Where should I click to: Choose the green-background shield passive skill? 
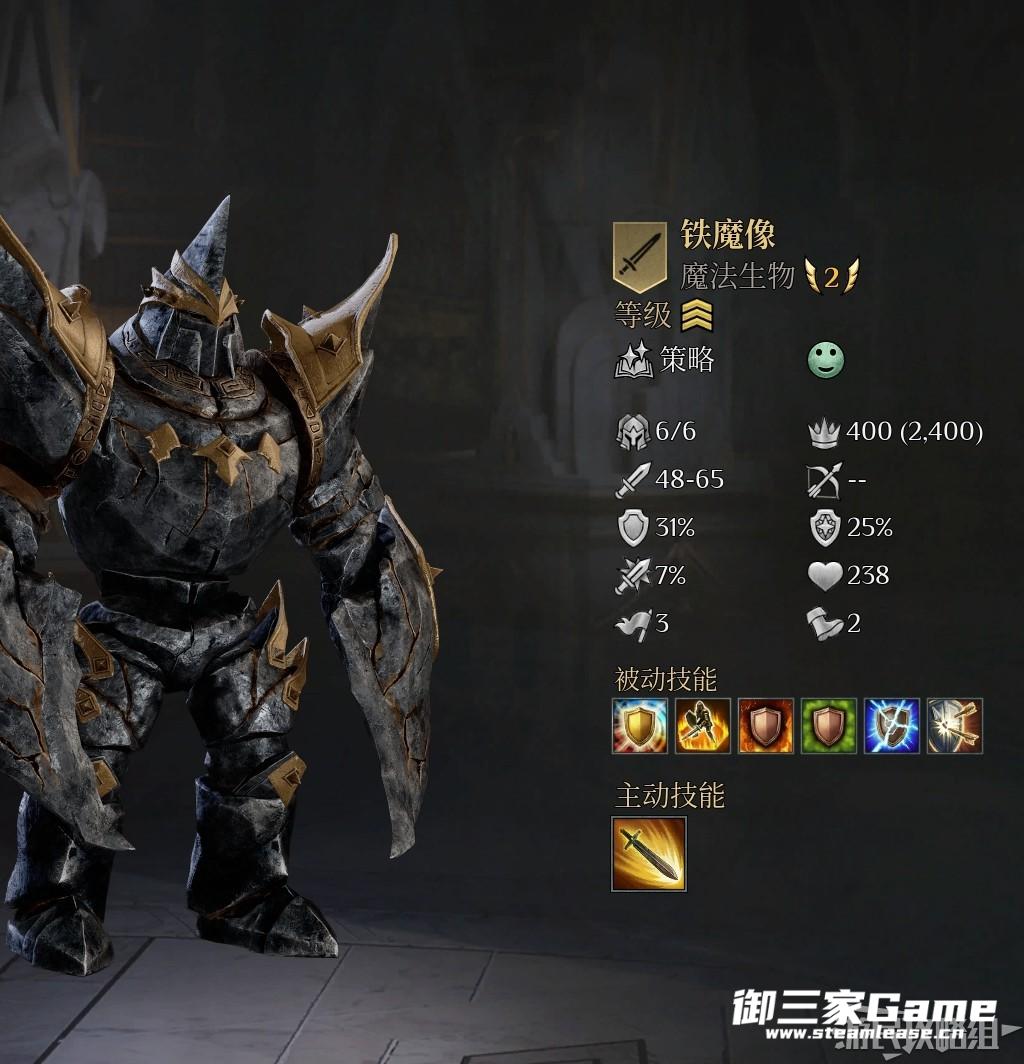[829, 726]
